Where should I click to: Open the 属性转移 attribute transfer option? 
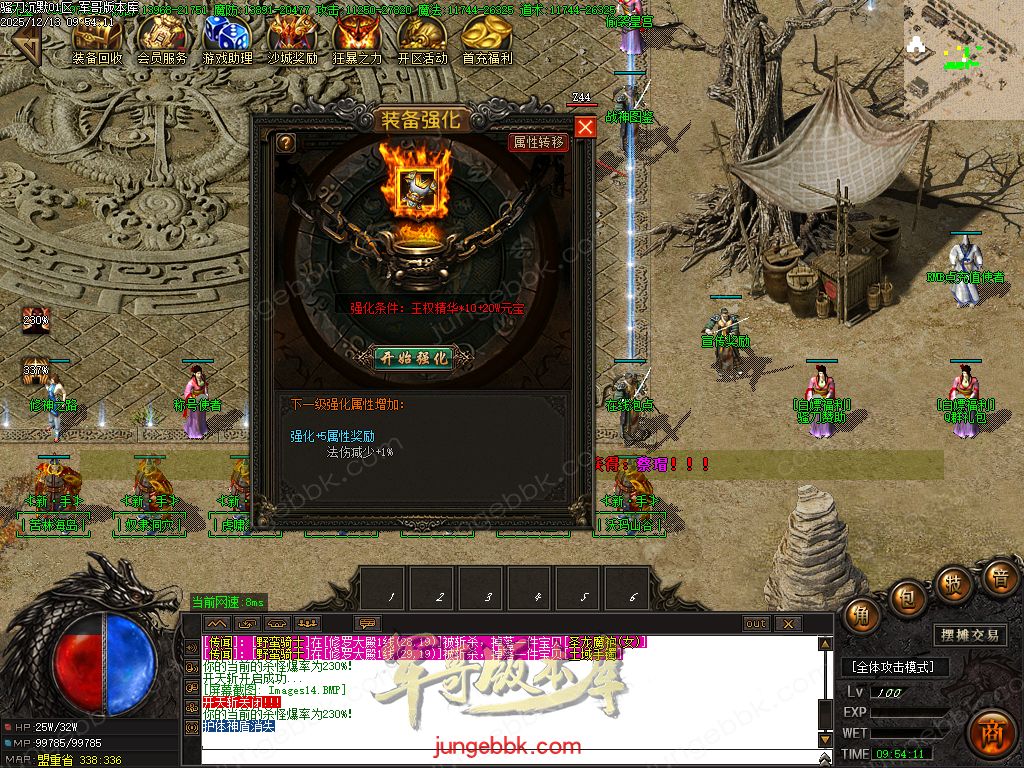click(538, 143)
